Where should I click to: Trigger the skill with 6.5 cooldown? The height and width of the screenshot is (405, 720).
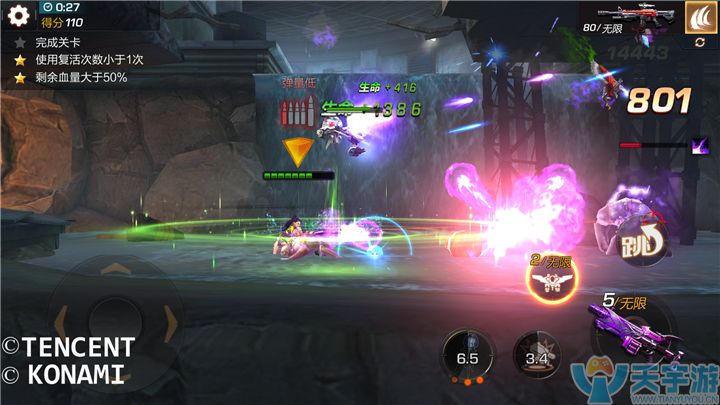click(x=468, y=357)
